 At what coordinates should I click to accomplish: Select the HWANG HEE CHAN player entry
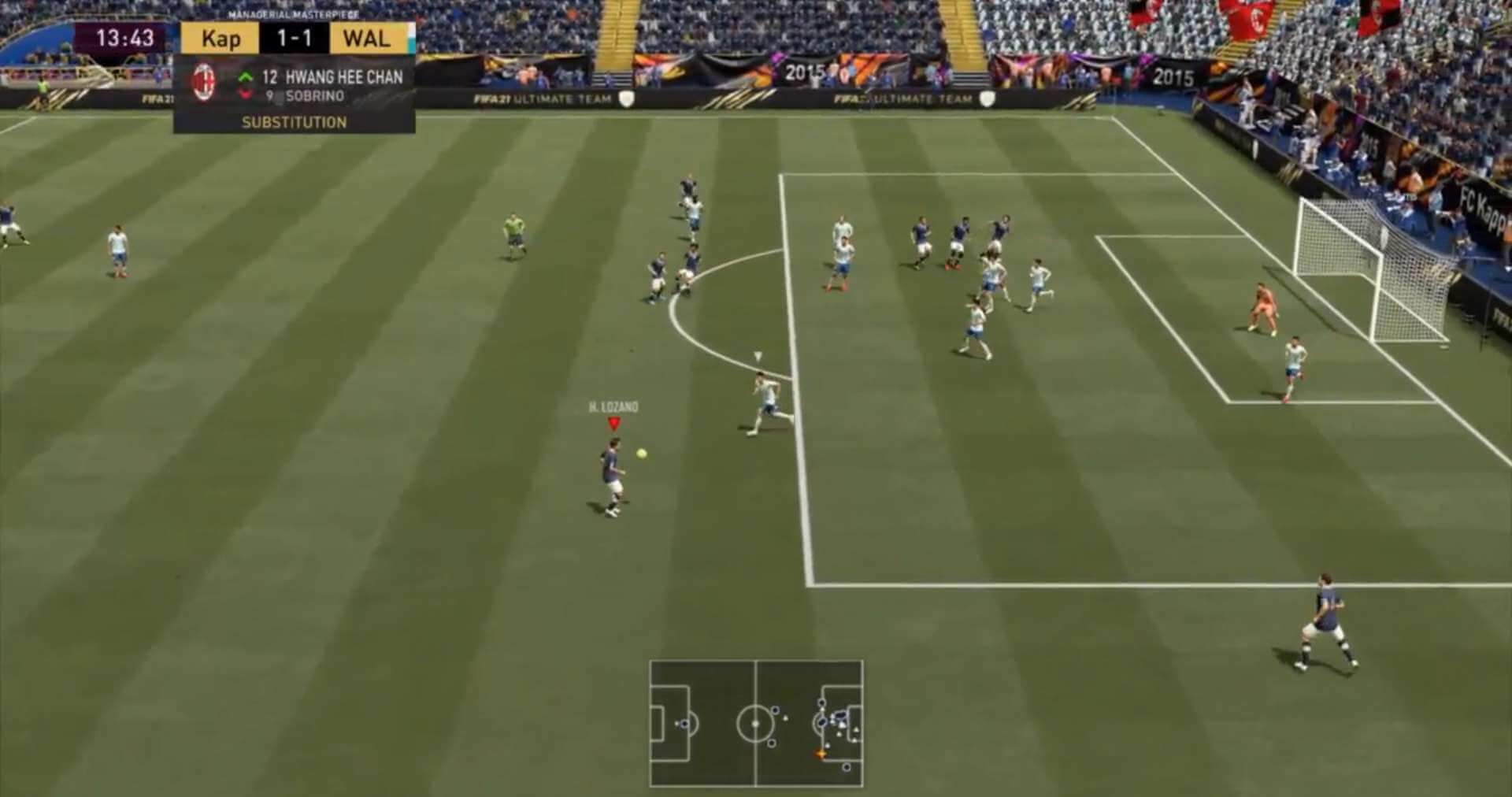point(342,76)
